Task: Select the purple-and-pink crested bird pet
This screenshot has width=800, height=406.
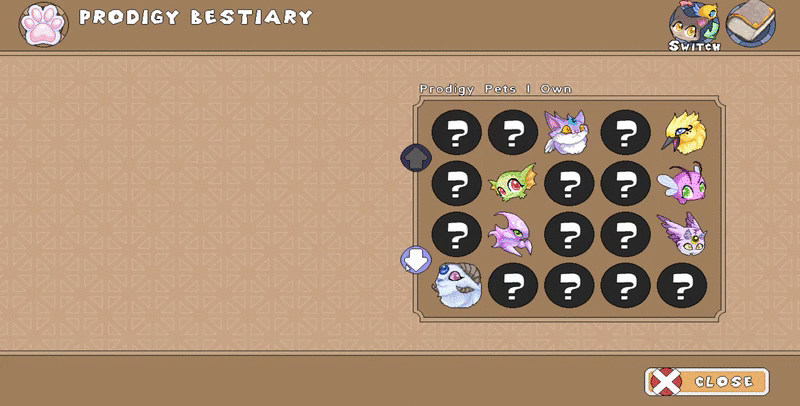Action: [512, 234]
